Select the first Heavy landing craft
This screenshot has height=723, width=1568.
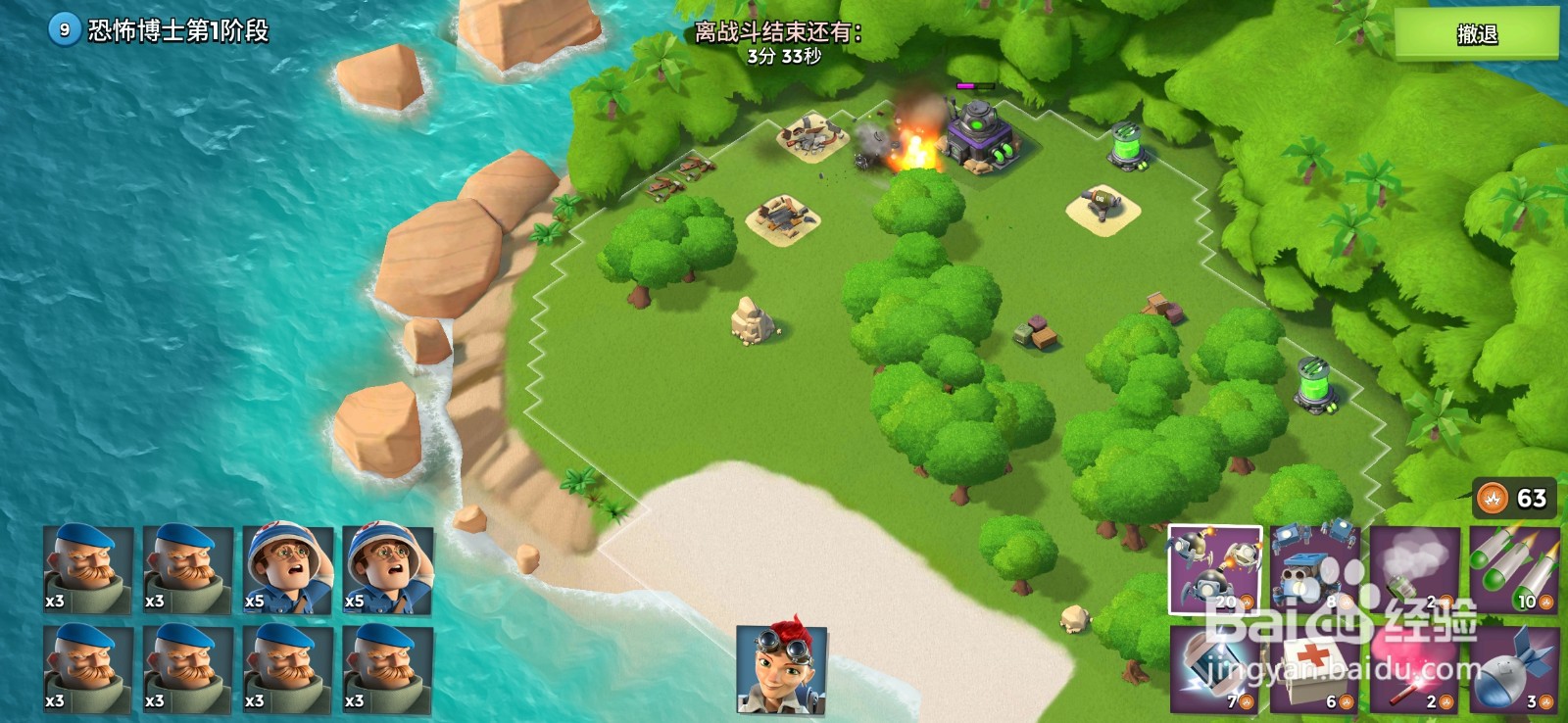[x=87, y=568]
